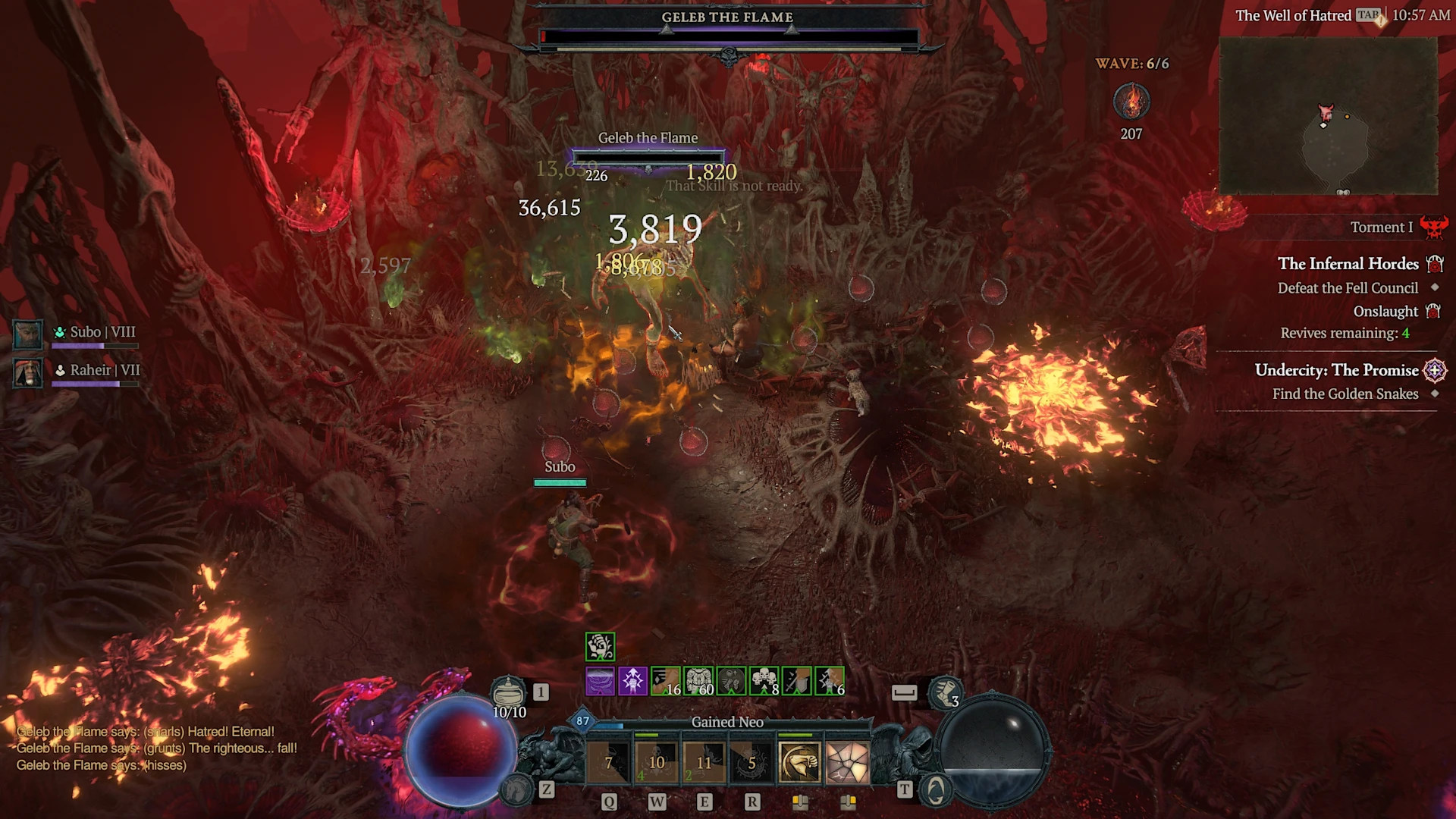Select Subo's party portrait

click(28, 334)
